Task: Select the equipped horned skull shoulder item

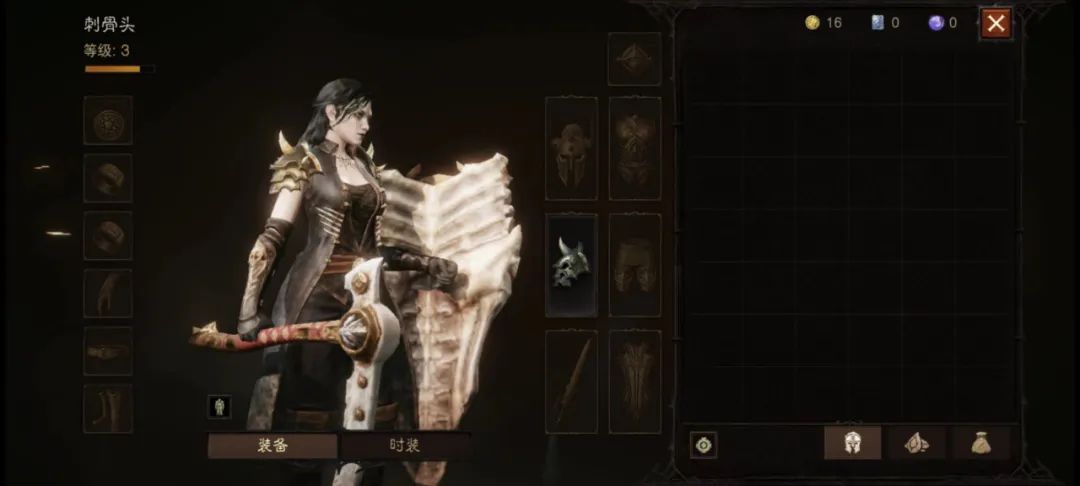Action: (x=571, y=264)
